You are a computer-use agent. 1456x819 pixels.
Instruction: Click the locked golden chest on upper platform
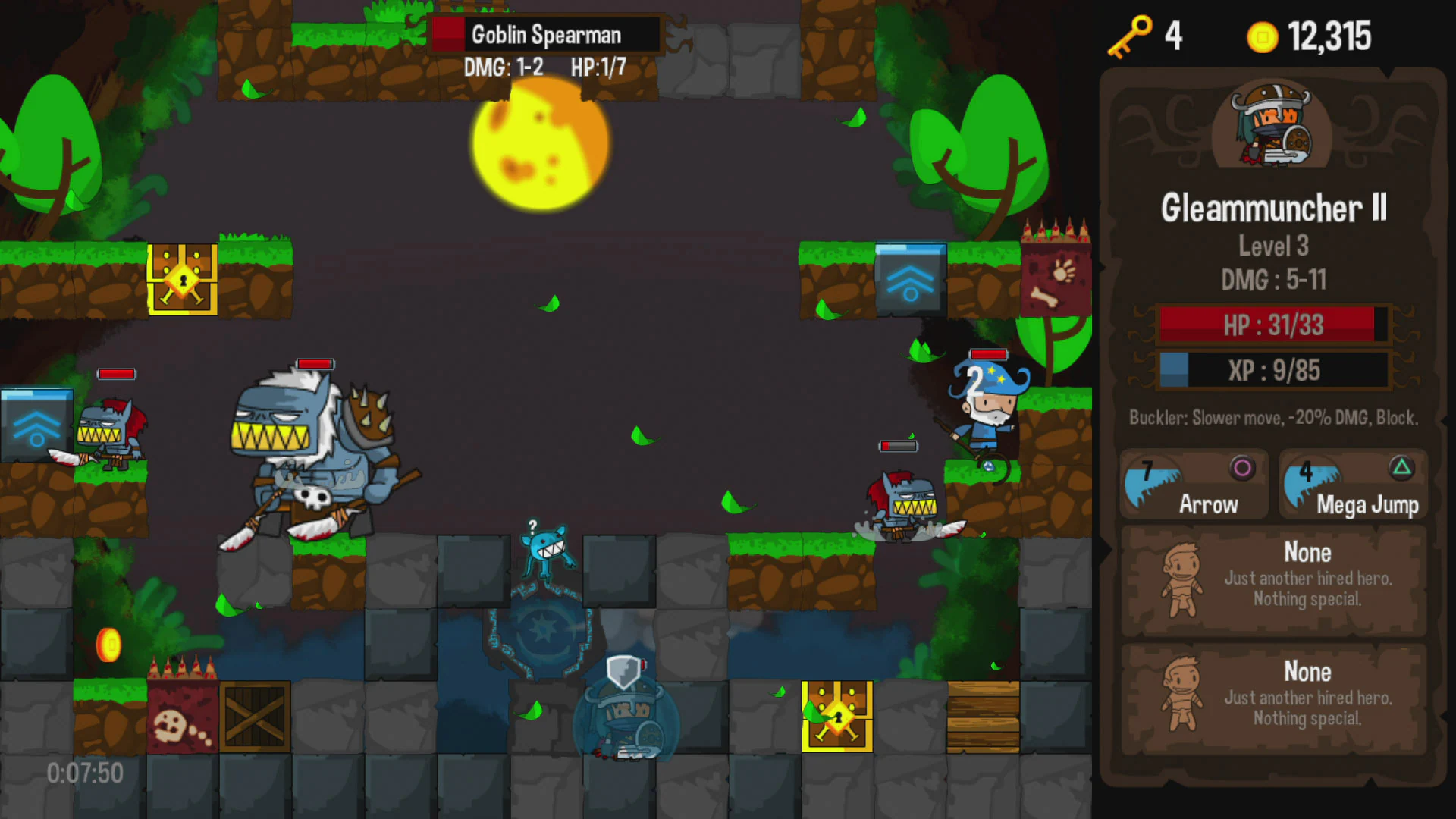(182, 281)
